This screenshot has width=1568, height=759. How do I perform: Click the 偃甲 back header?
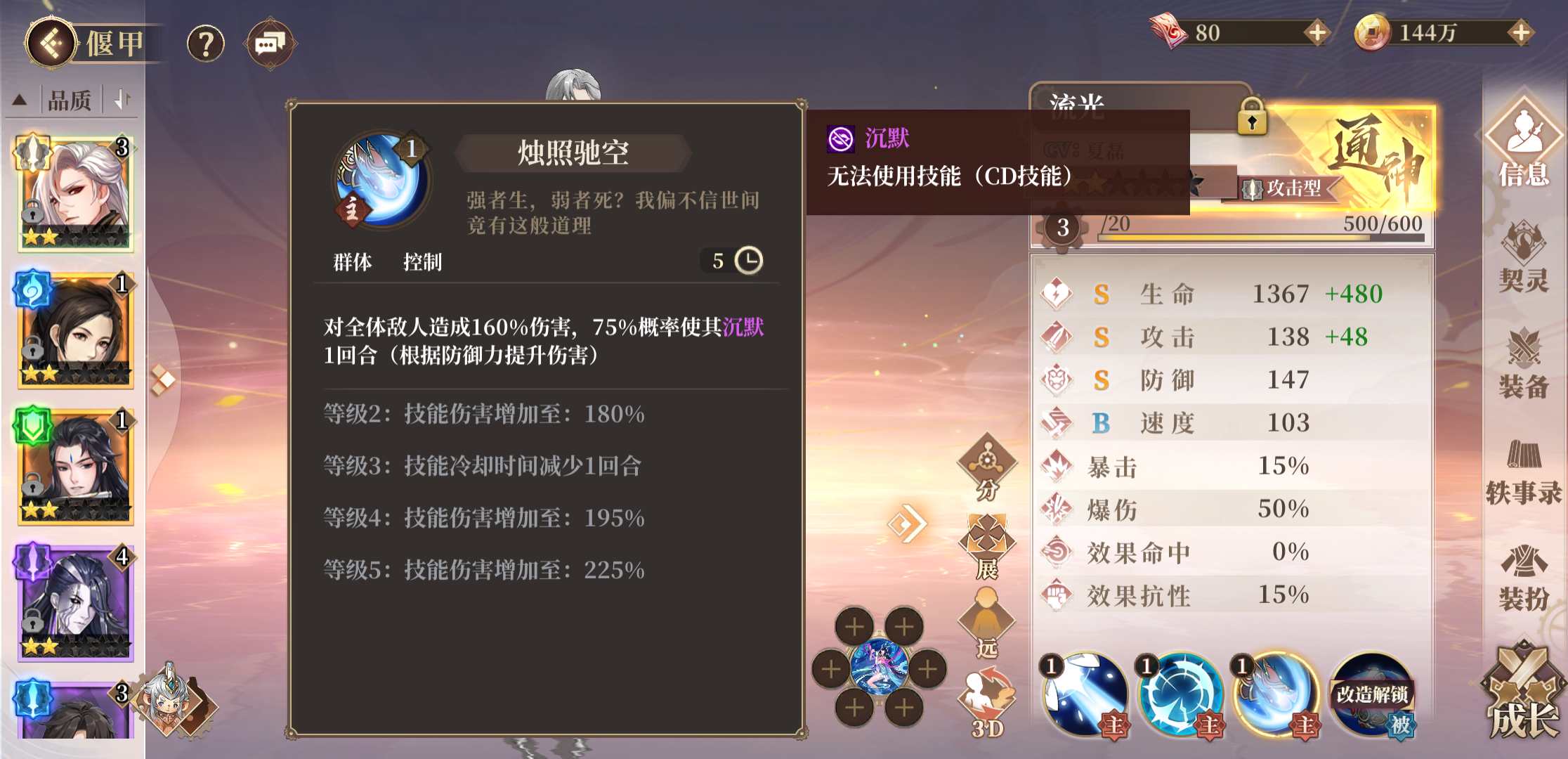84,42
